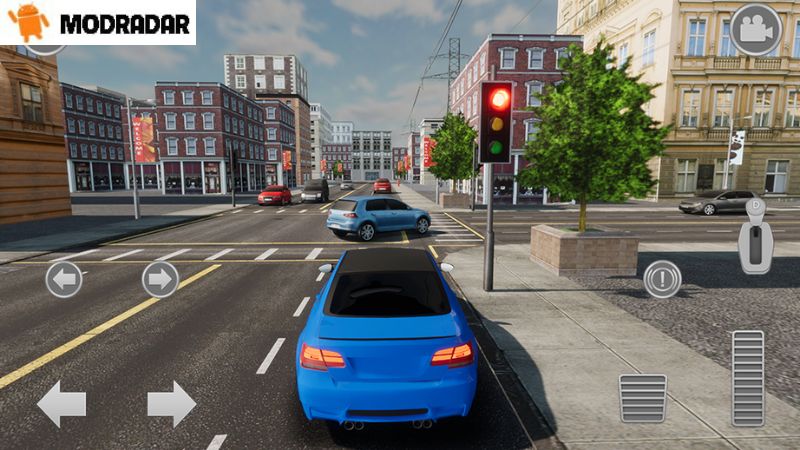Steer left with the large left arrow
Image resolution: width=800 pixels, height=450 pixels.
[x=61, y=404]
